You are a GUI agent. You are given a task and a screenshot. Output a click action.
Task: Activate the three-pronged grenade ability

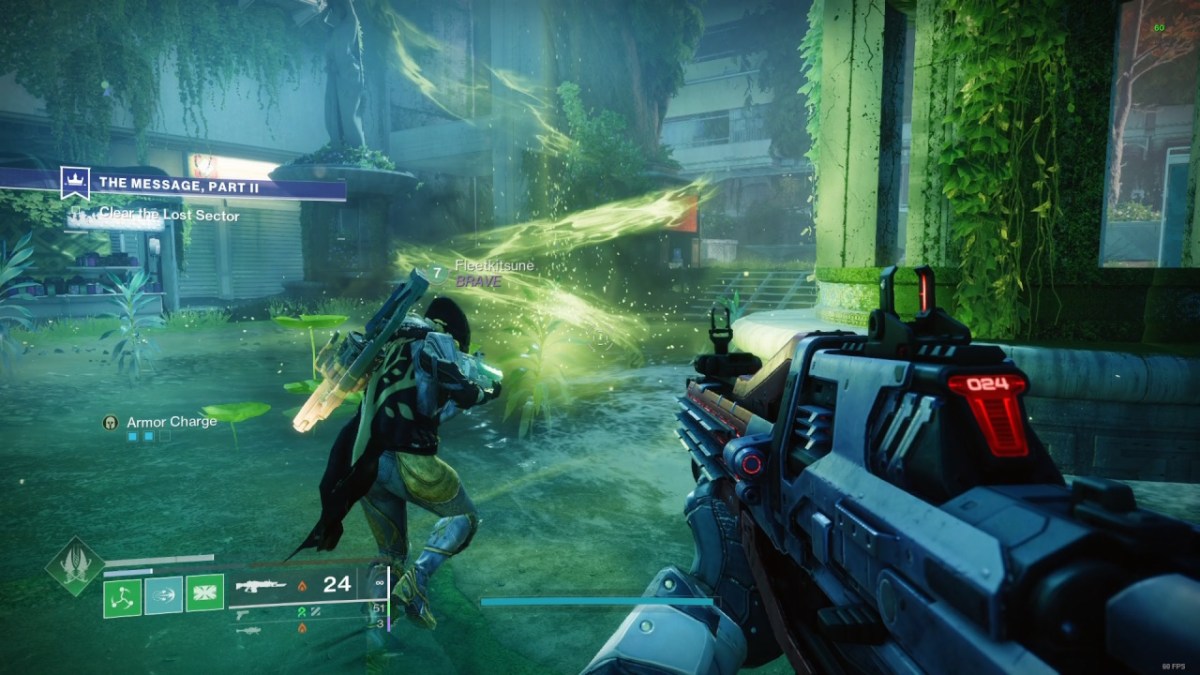tap(122, 597)
